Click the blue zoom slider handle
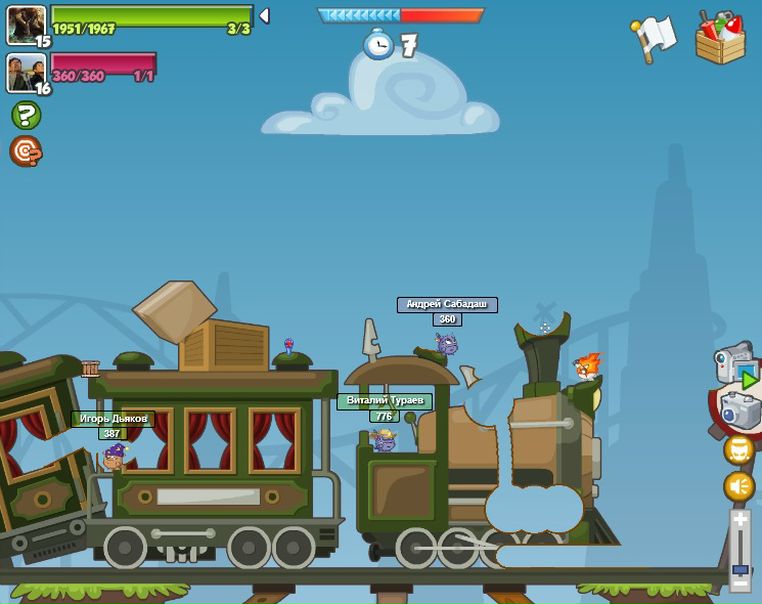The width and height of the screenshot is (762, 604). [740, 569]
